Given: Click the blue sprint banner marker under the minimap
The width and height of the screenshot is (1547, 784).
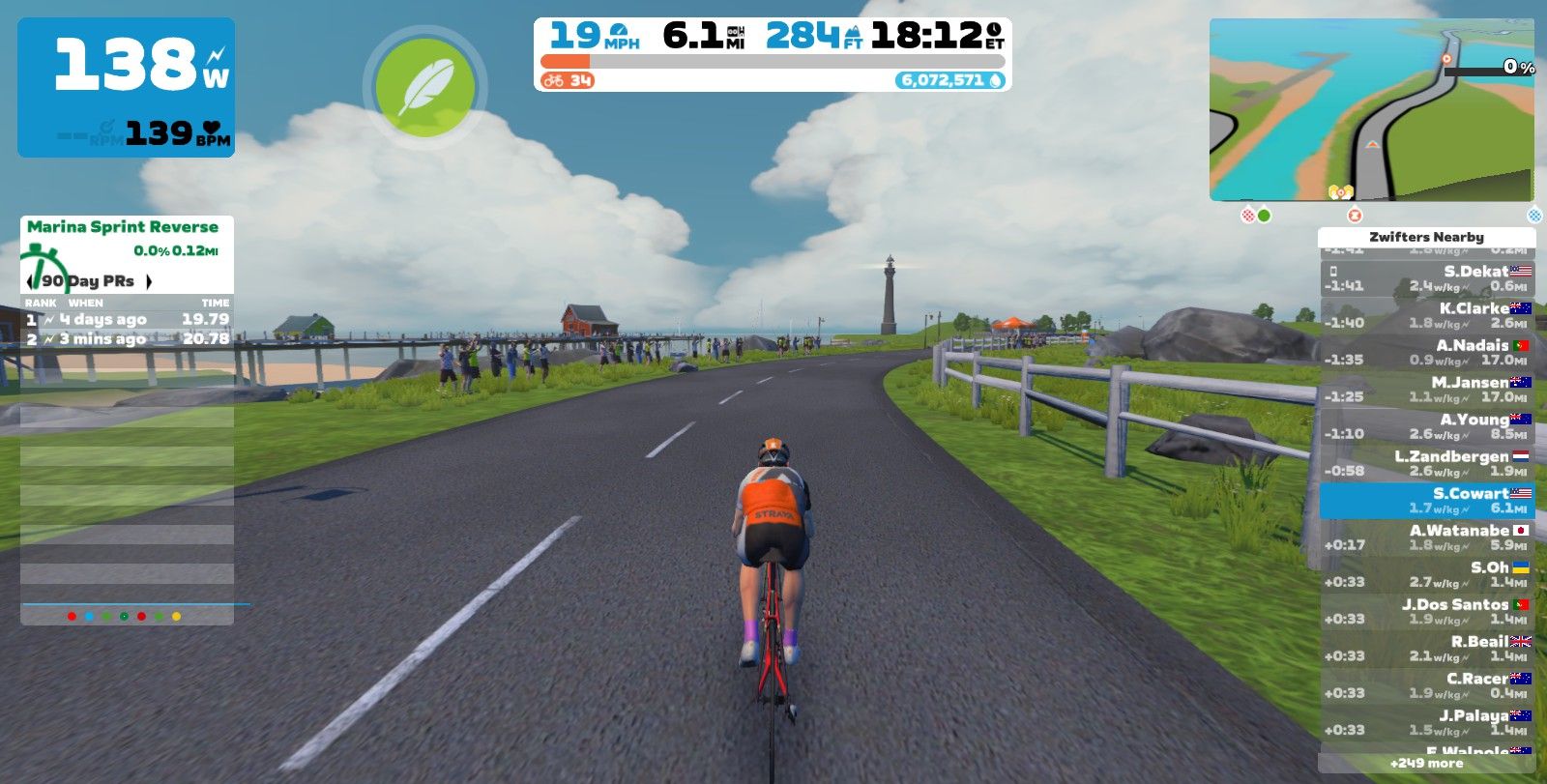Looking at the screenshot, I should click(x=1533, y=217).
